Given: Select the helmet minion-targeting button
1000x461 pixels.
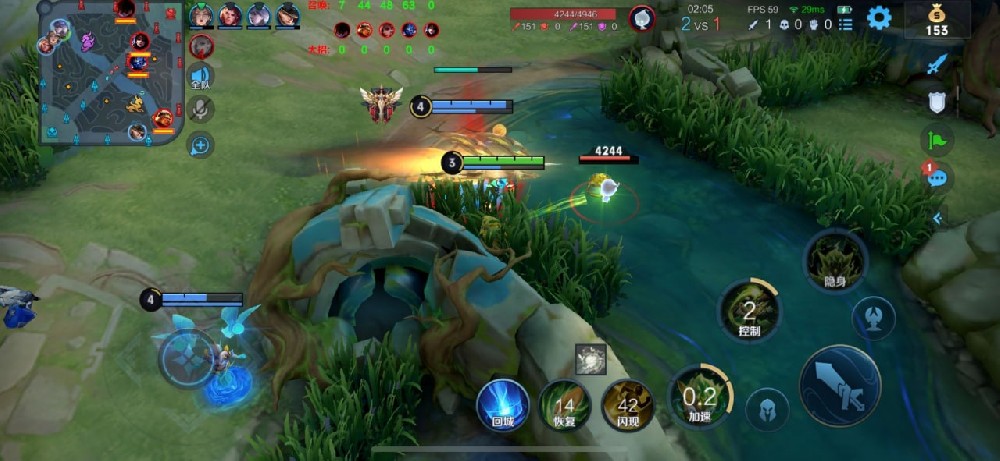Looking at the screenshot, I should [x=767, y=409].
